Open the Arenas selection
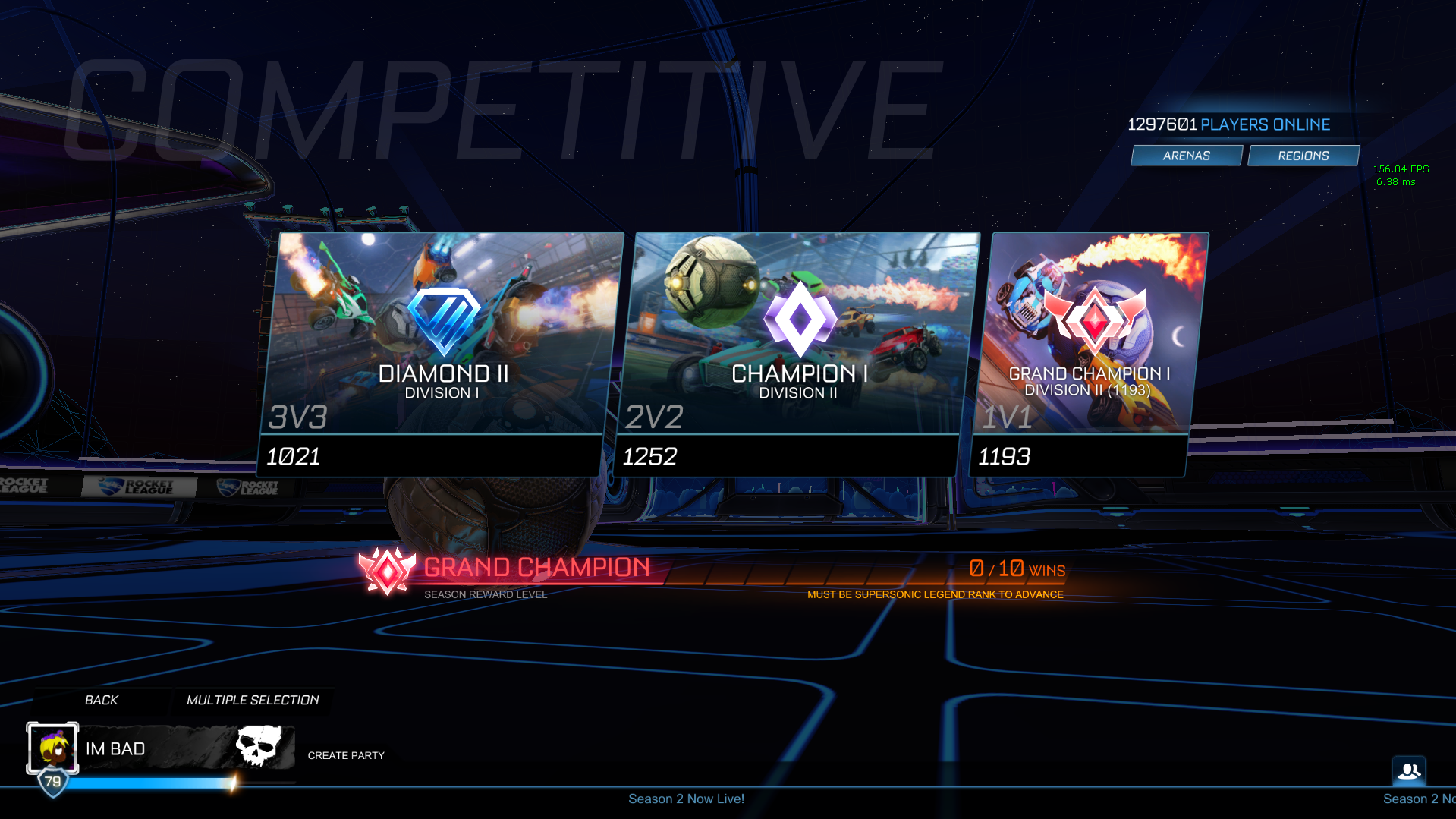1456x819 pixels. pyautogui.click(x=1187, y=156)
